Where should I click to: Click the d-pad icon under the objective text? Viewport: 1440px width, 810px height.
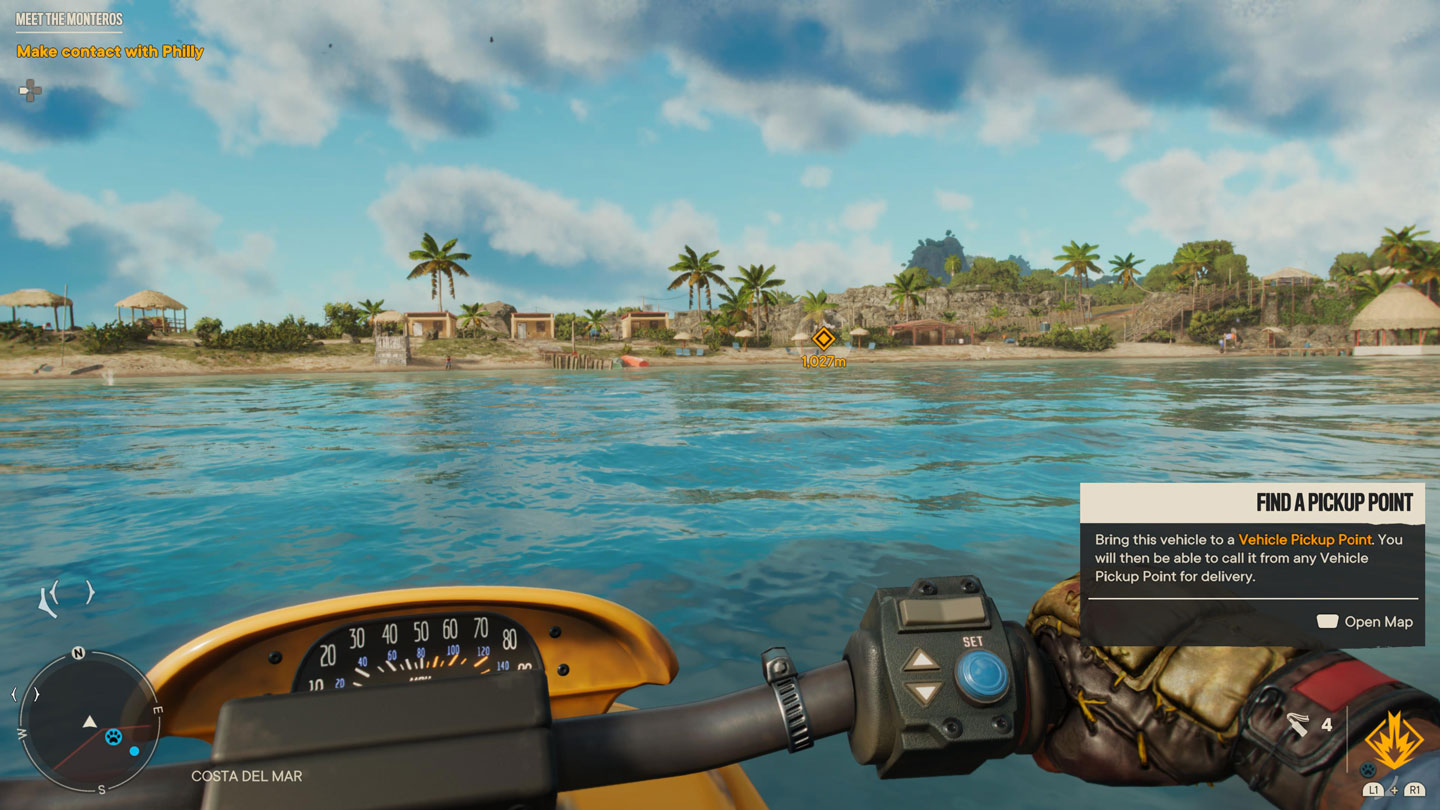(x=30, y=92)
